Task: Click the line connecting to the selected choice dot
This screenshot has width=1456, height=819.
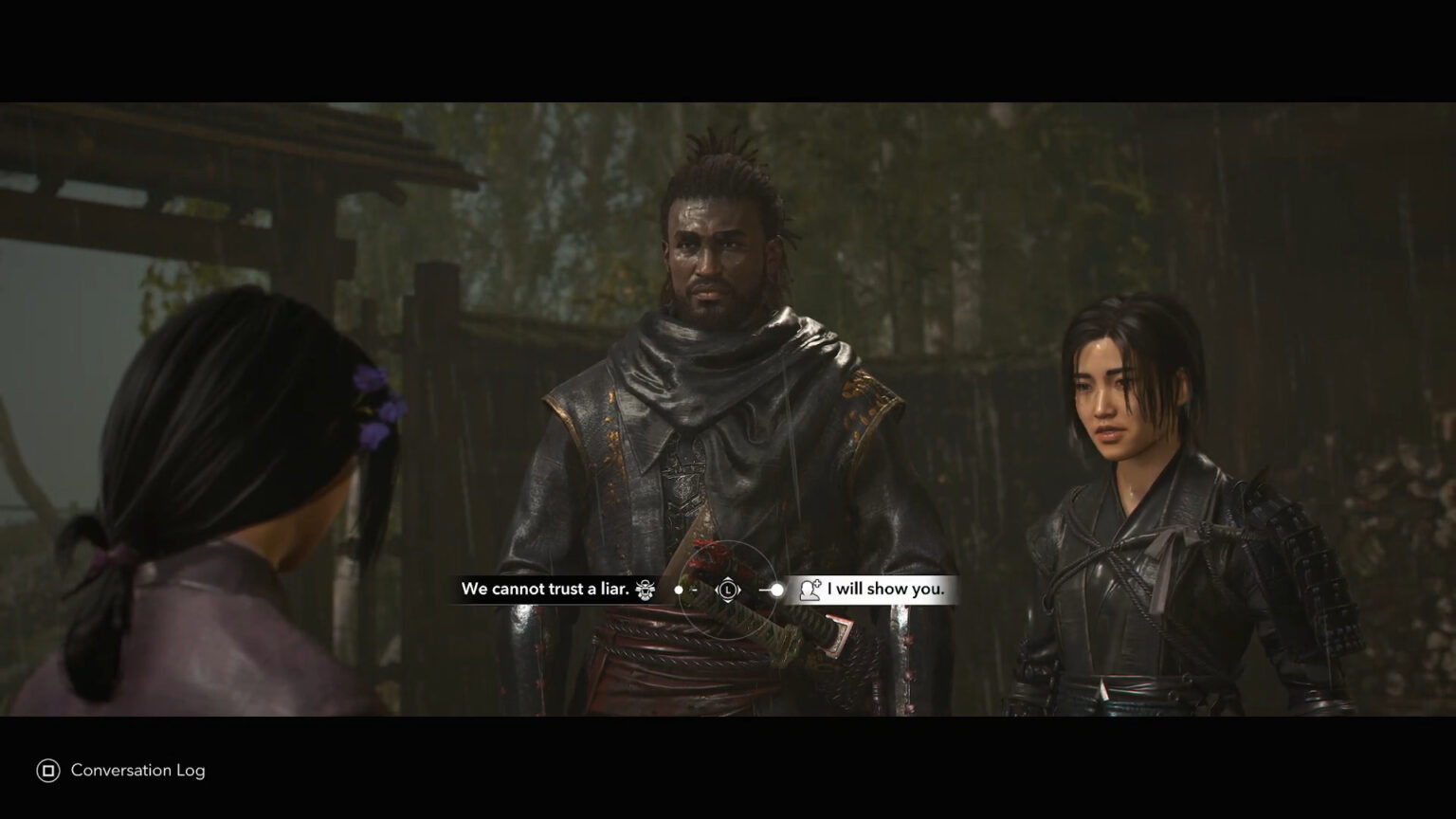Action: [x=765, y=591]
